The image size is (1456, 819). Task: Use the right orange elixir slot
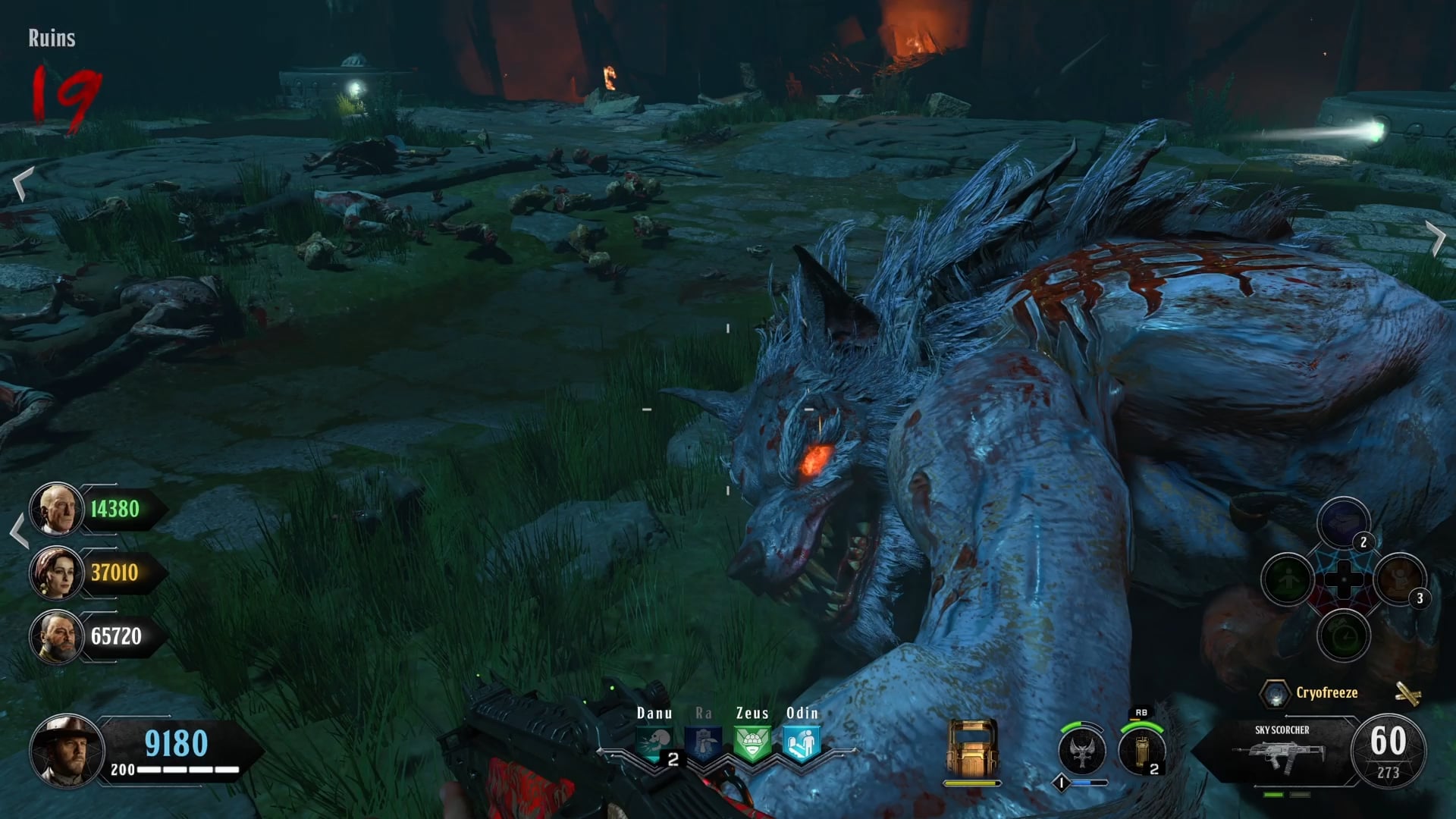pos(1399,580)
